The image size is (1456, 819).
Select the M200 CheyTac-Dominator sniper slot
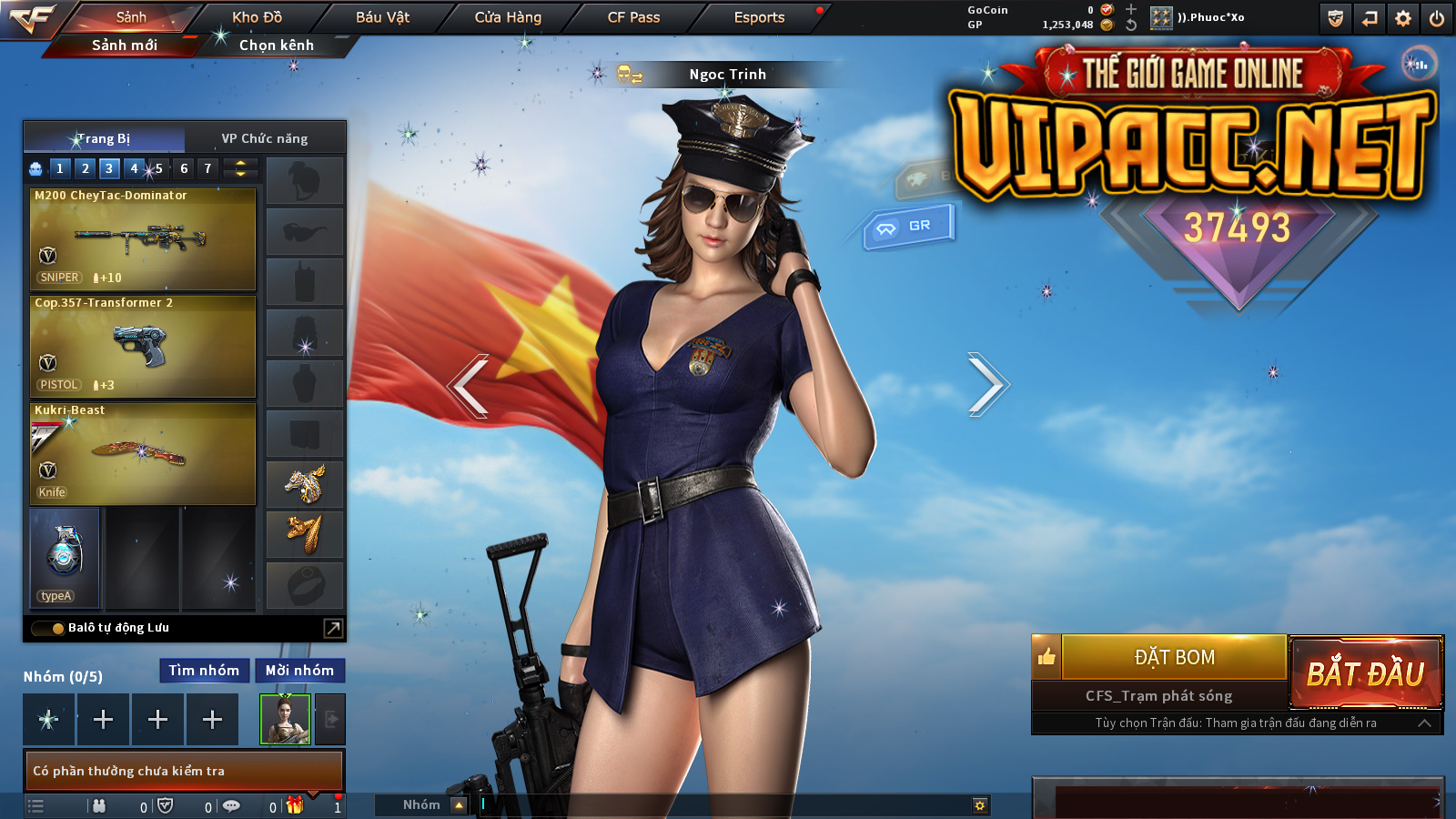pos(143,238)
